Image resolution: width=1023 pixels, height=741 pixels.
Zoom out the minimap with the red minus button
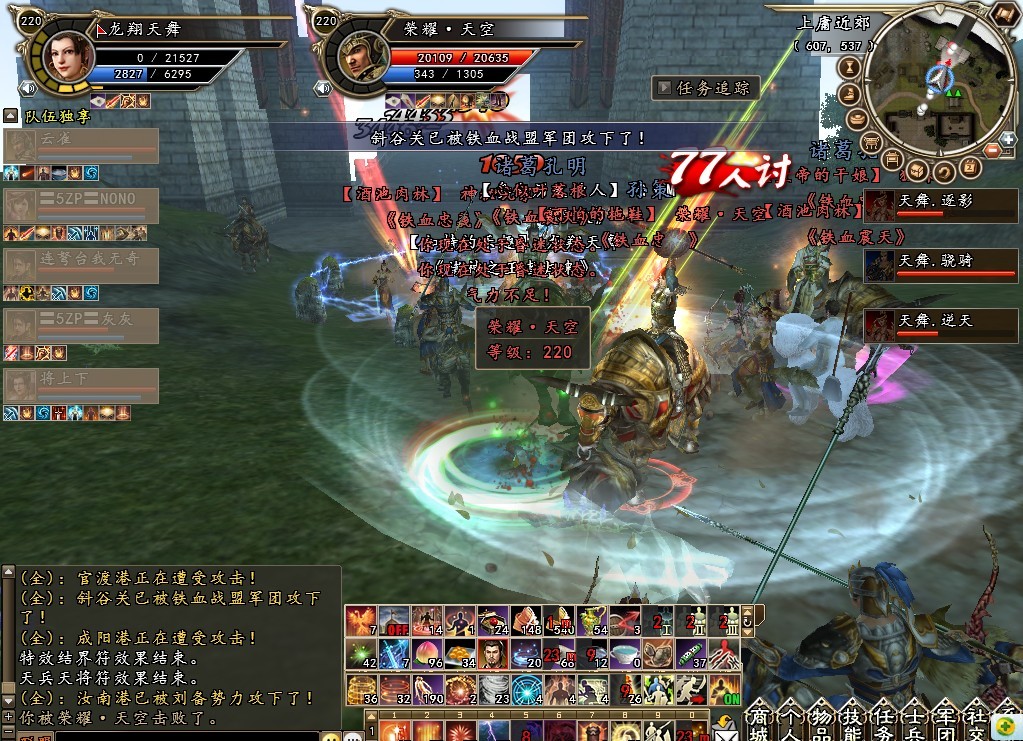[x=993, y=151]
